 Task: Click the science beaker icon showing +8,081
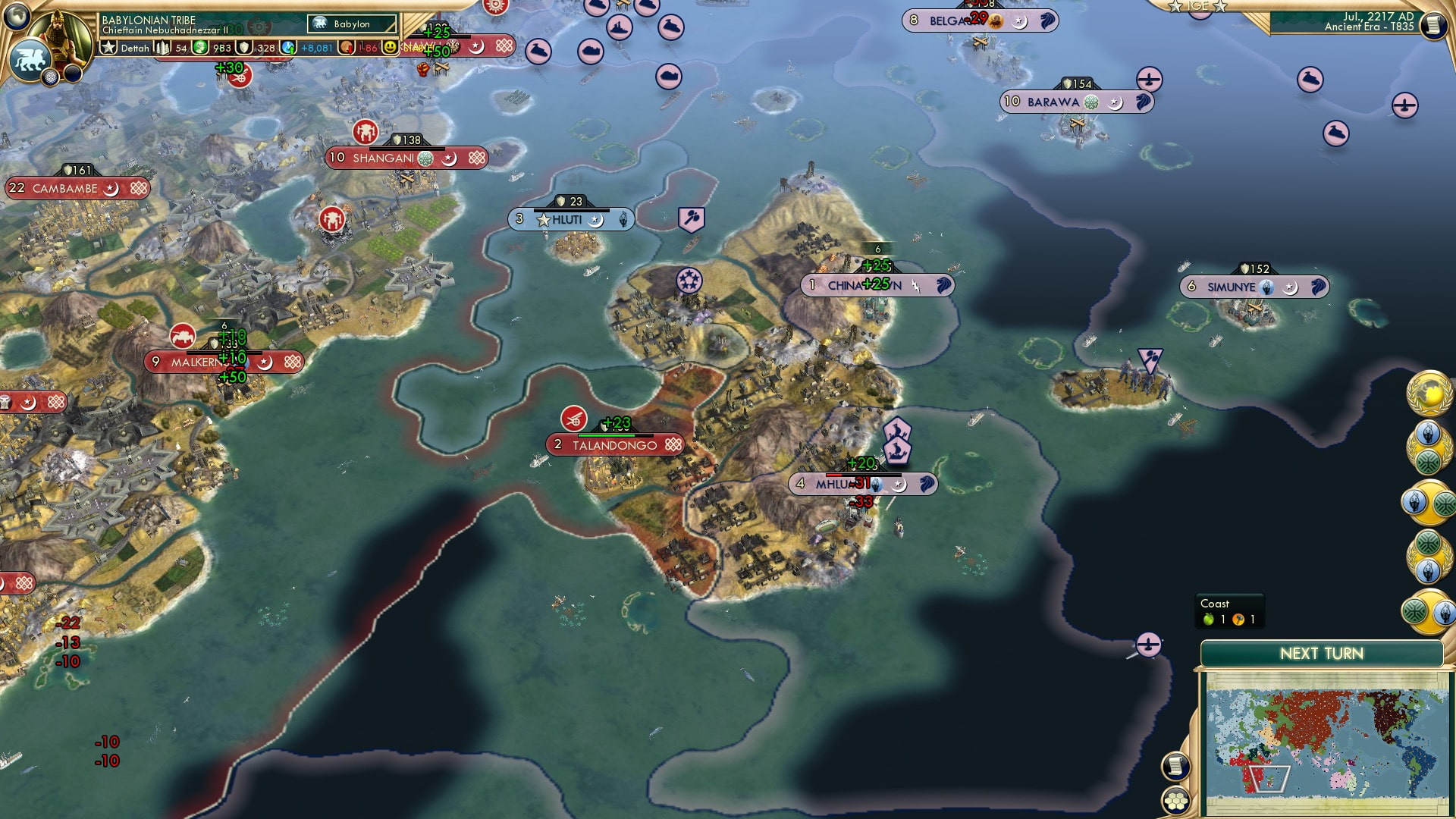click(287, 47)
